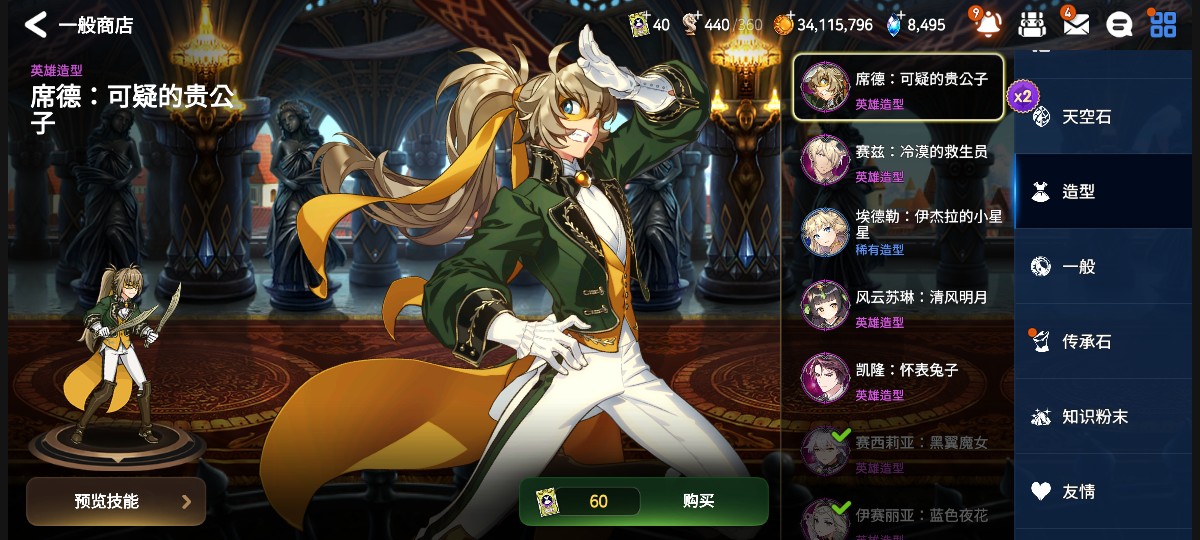Select 席德：可疑的贵公子 skin row
Screen dimensions: 1200x540
[898, 88]
